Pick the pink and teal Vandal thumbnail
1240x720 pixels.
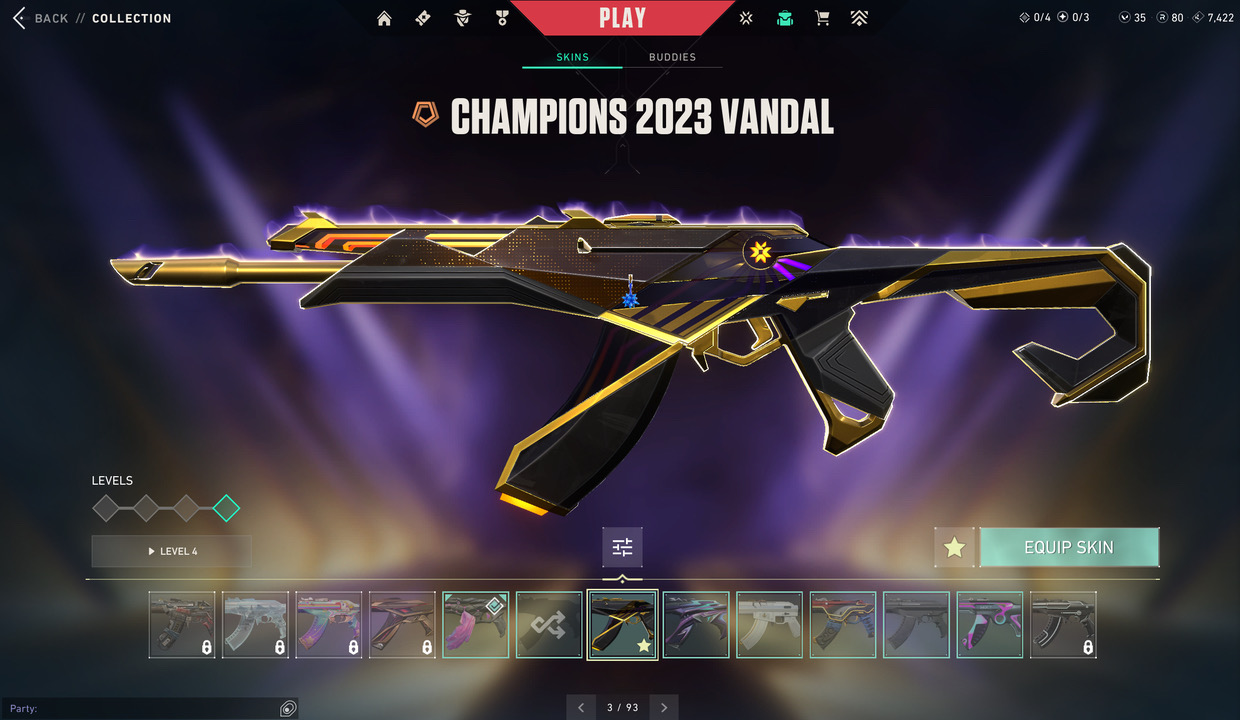tap(989, 625)
